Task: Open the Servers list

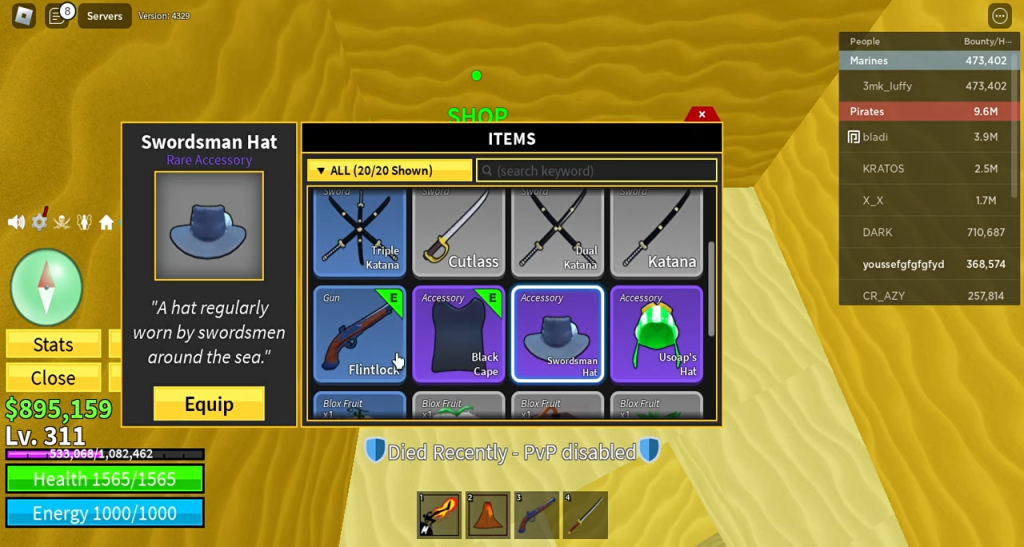Action: [104, 16]
